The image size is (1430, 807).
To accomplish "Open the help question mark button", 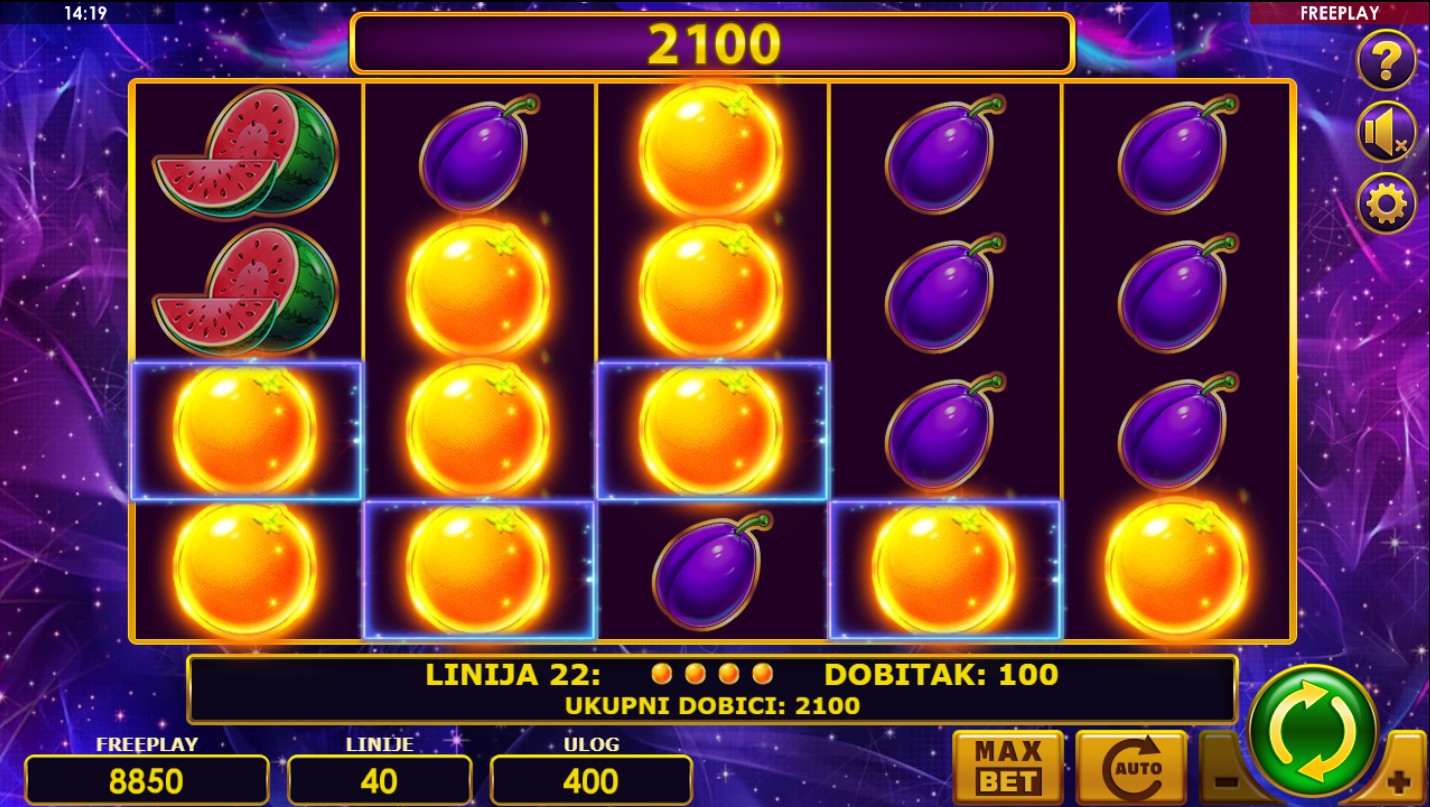I will 1385,62.
